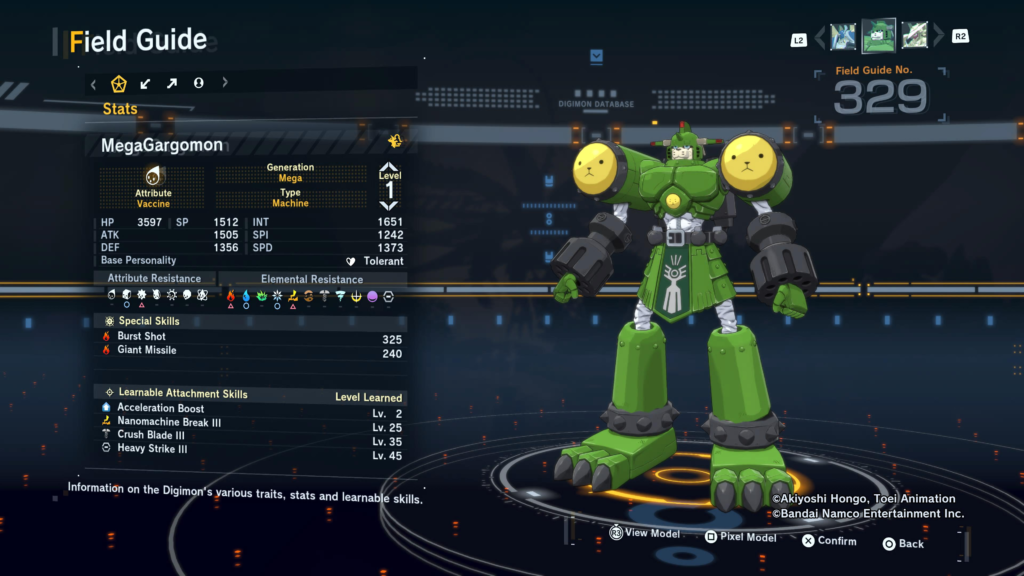The height and width of the screenshot is (576, 1024).
Task: Click the right arrow next to the portraits
Action: coord(938,38)
